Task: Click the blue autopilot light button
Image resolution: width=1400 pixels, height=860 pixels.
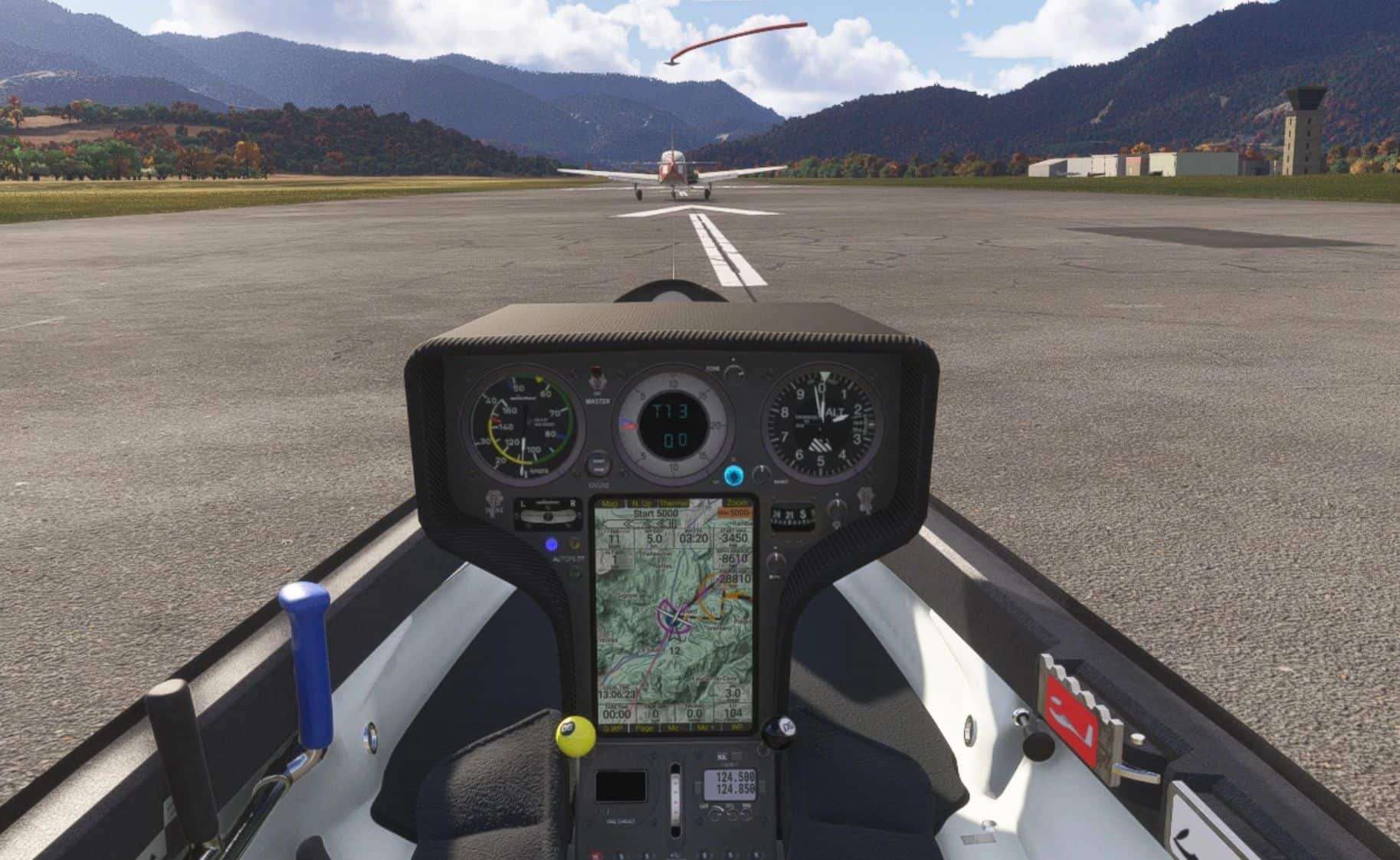Action: tap(551, 546)
